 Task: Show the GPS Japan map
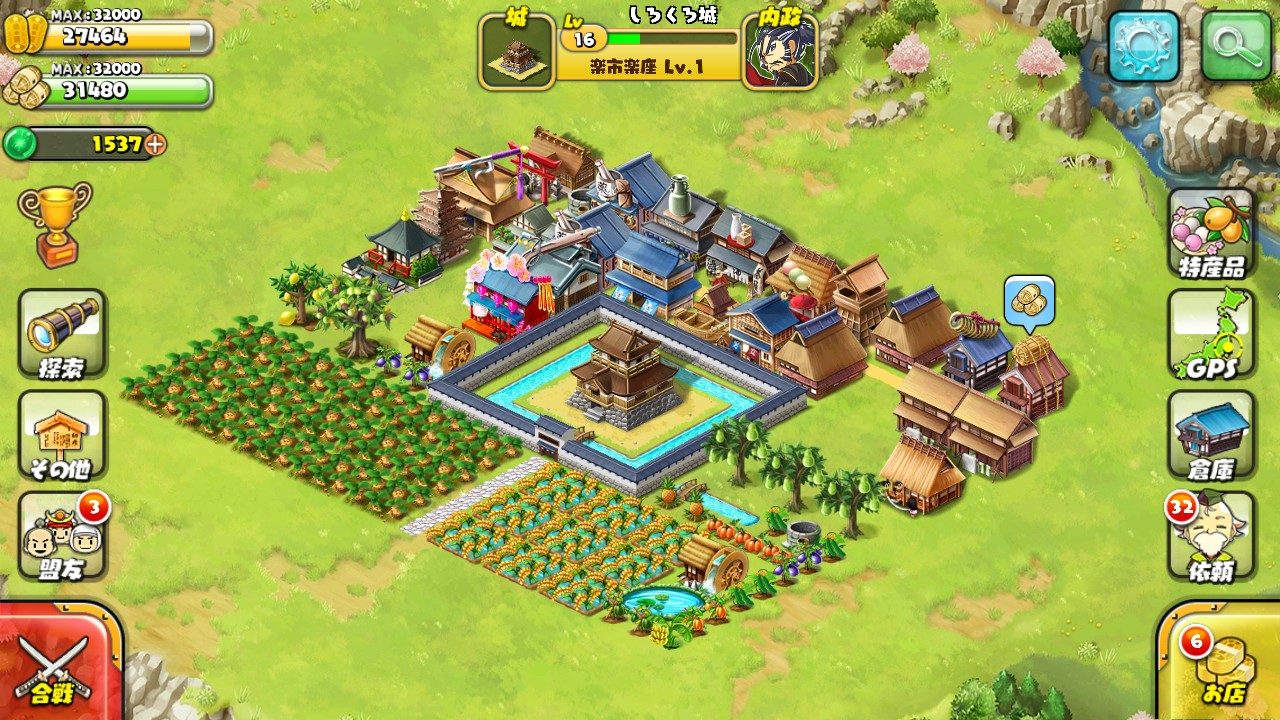coord(1211,335)
